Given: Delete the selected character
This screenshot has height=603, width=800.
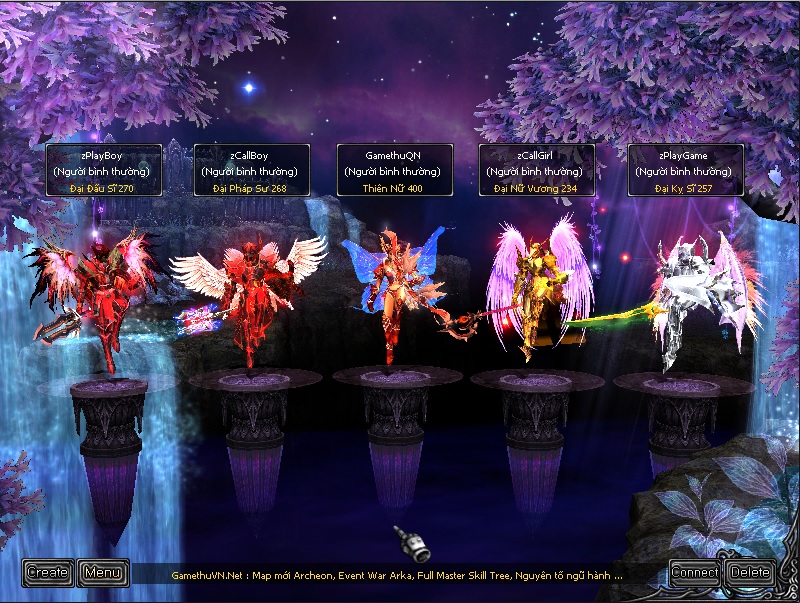Looking at the screenshot, I should click(x=750, y=573).
